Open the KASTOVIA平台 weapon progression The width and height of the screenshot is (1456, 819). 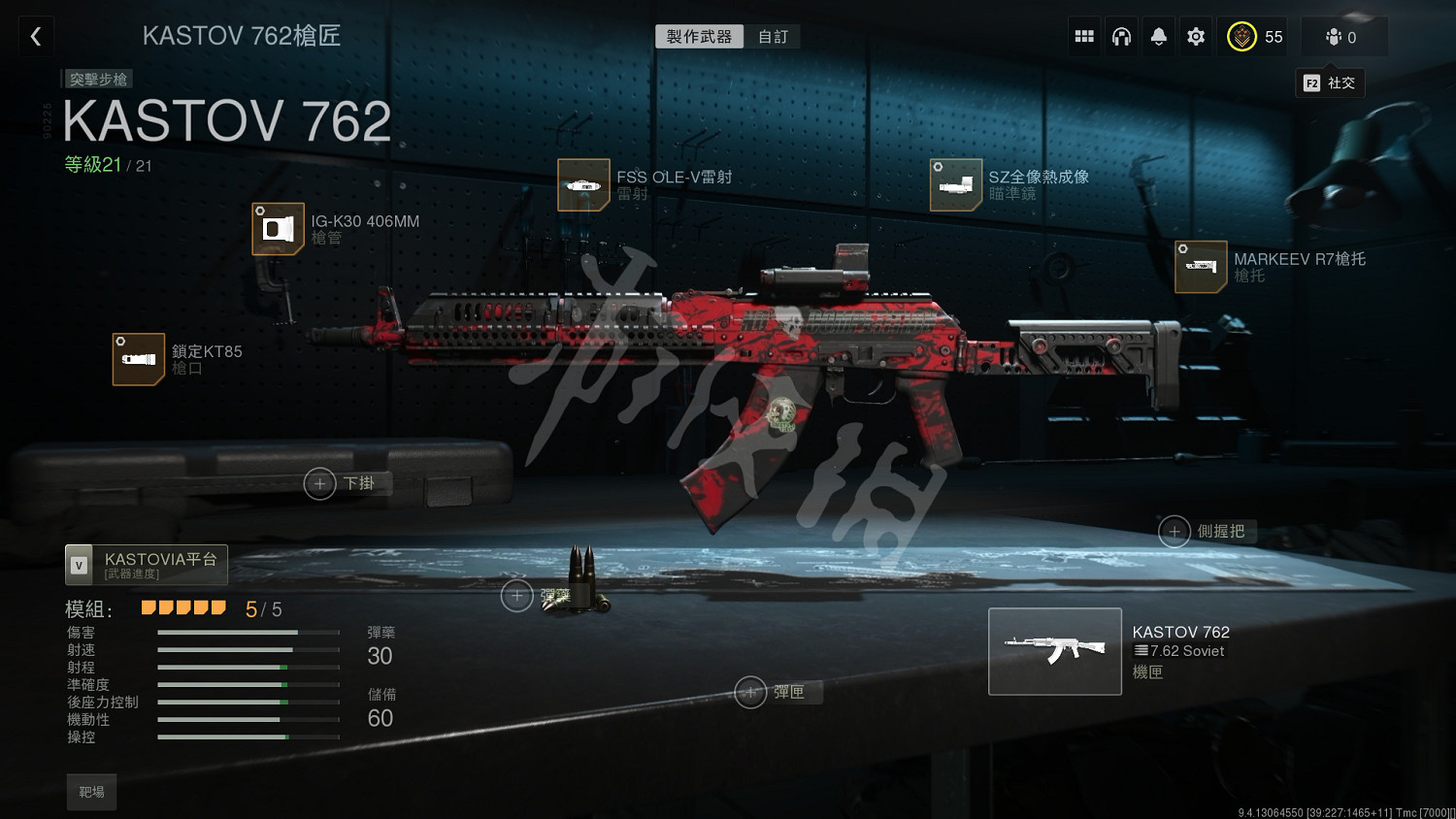coord(147,565)
